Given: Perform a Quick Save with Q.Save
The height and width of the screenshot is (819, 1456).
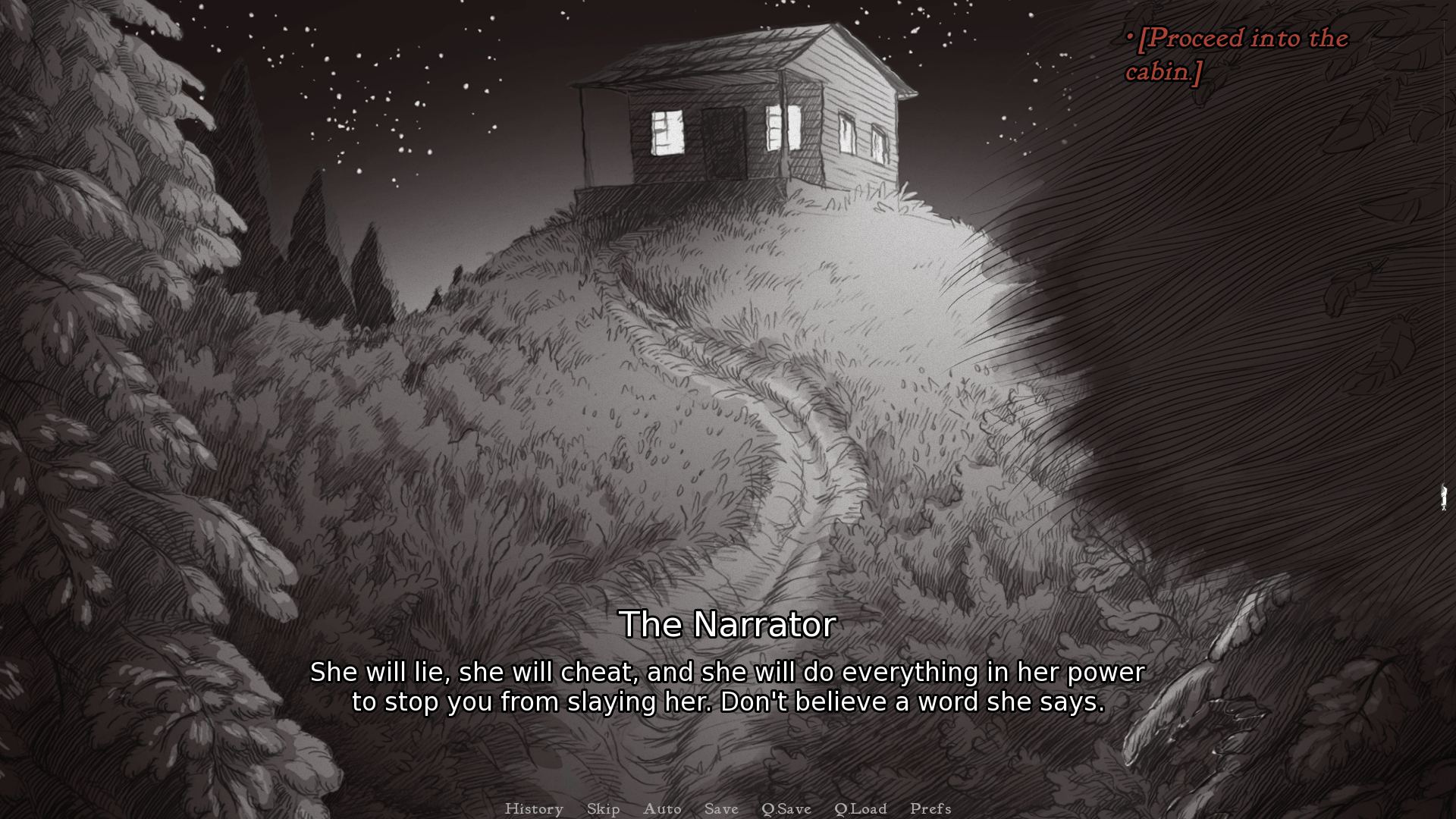Looking at the screenshot, I should click(x=786, y=809).
